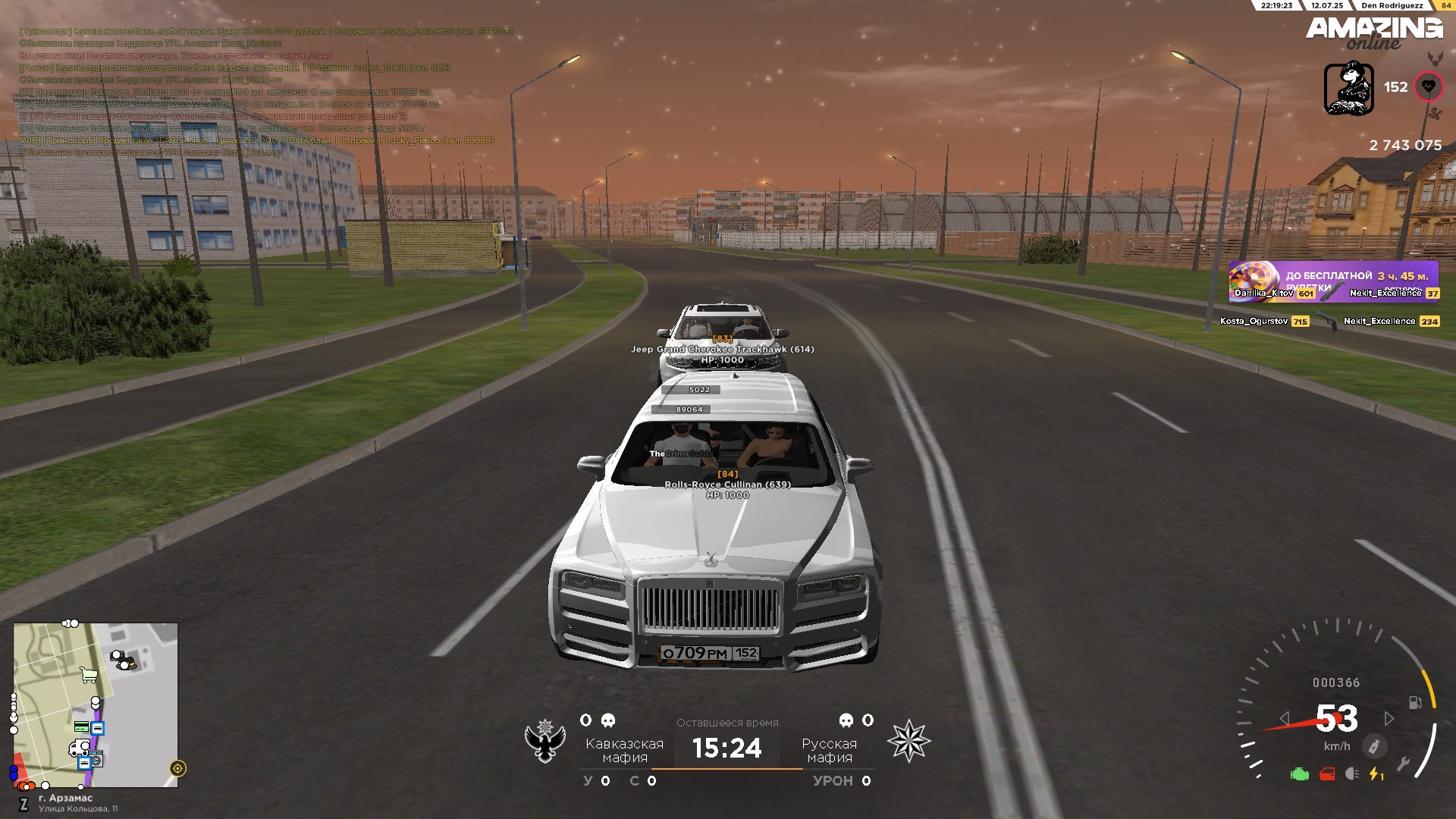
Task: Click the round bottle button on speedometer
Action: pos(1373,746)
